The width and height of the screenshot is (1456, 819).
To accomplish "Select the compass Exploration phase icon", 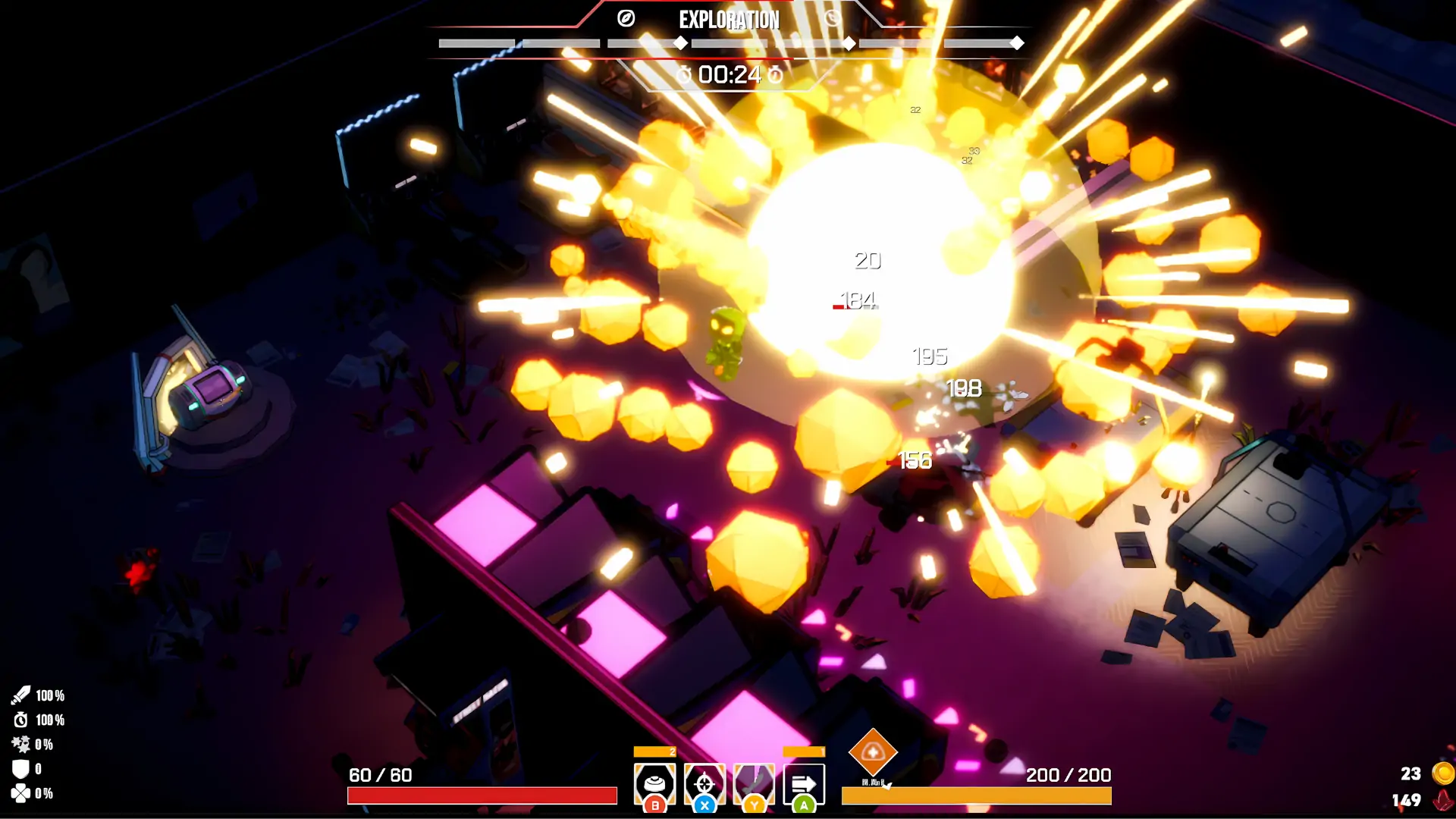I will 626,19.
